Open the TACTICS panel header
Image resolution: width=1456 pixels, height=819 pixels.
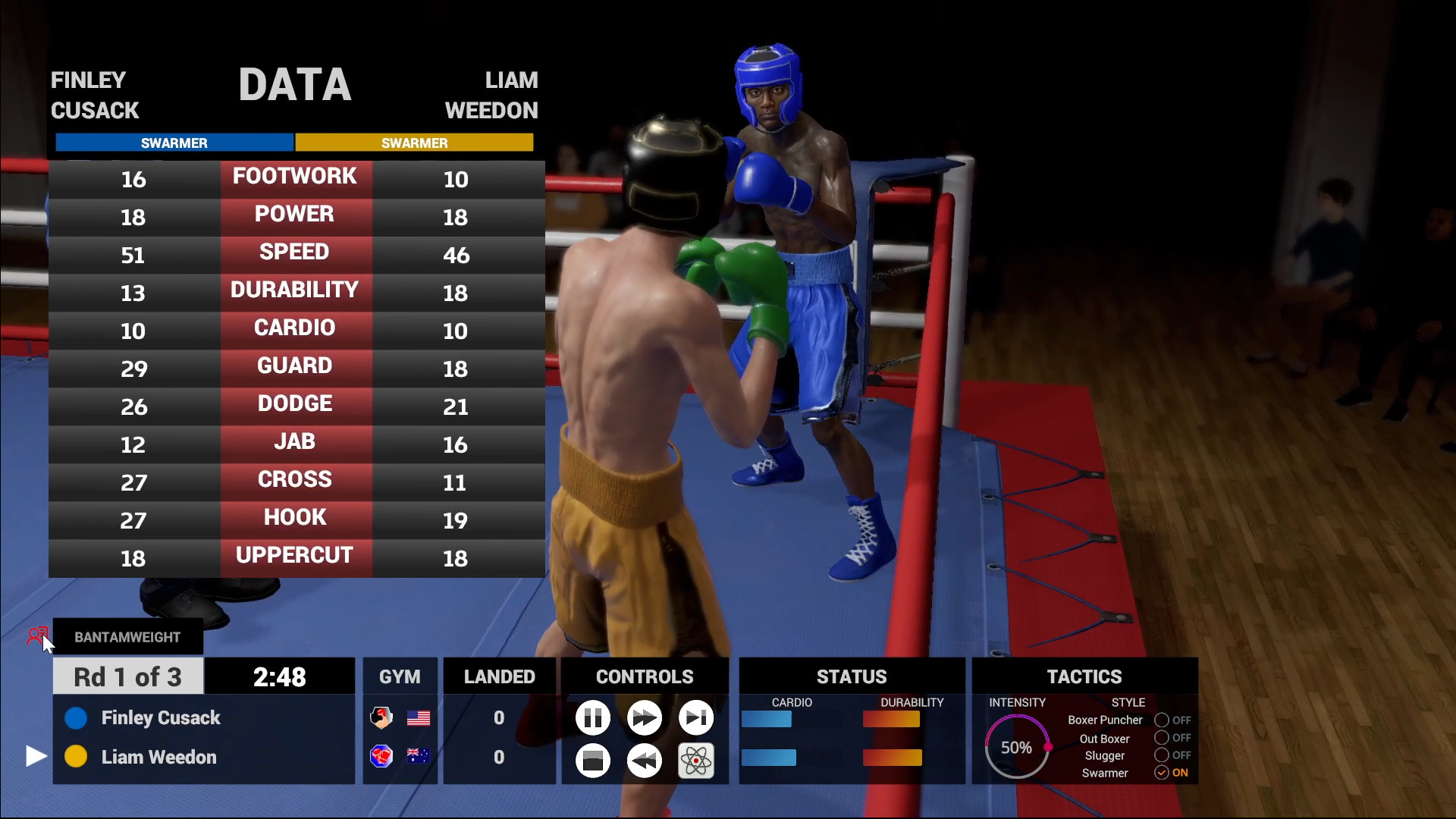(1084, 676)
